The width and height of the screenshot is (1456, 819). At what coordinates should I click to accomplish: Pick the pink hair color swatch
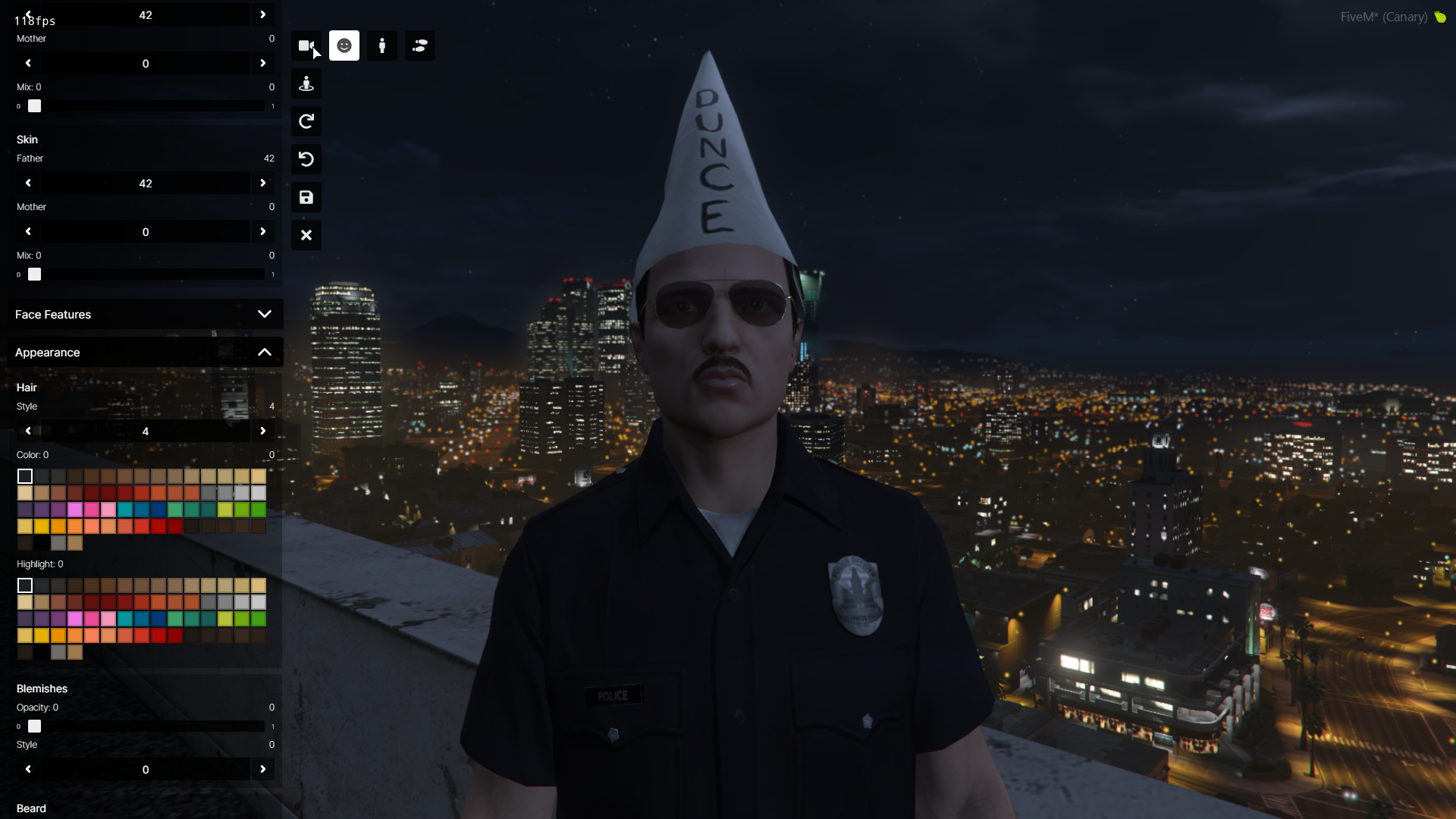click(x=92, y=510)
